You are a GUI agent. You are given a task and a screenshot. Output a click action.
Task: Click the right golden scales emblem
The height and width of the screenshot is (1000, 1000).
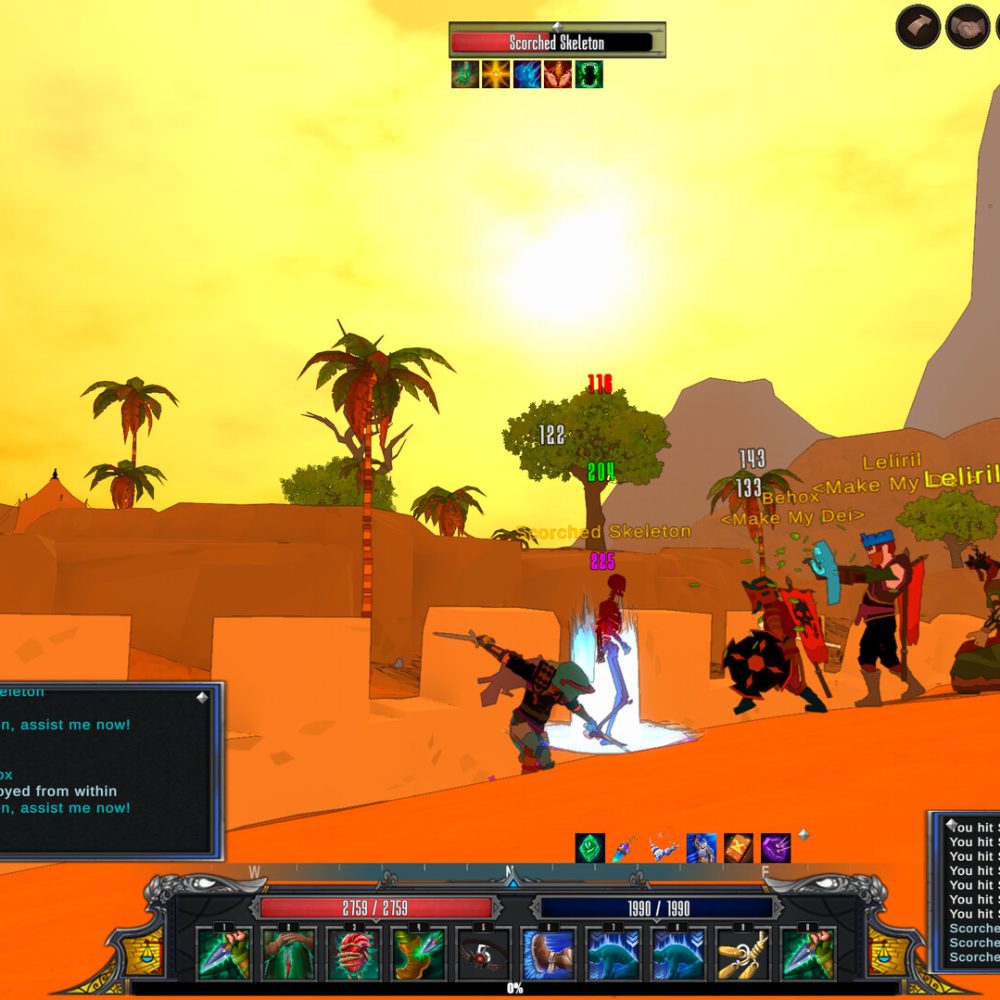pyautogui.click(x=888, y=949)
